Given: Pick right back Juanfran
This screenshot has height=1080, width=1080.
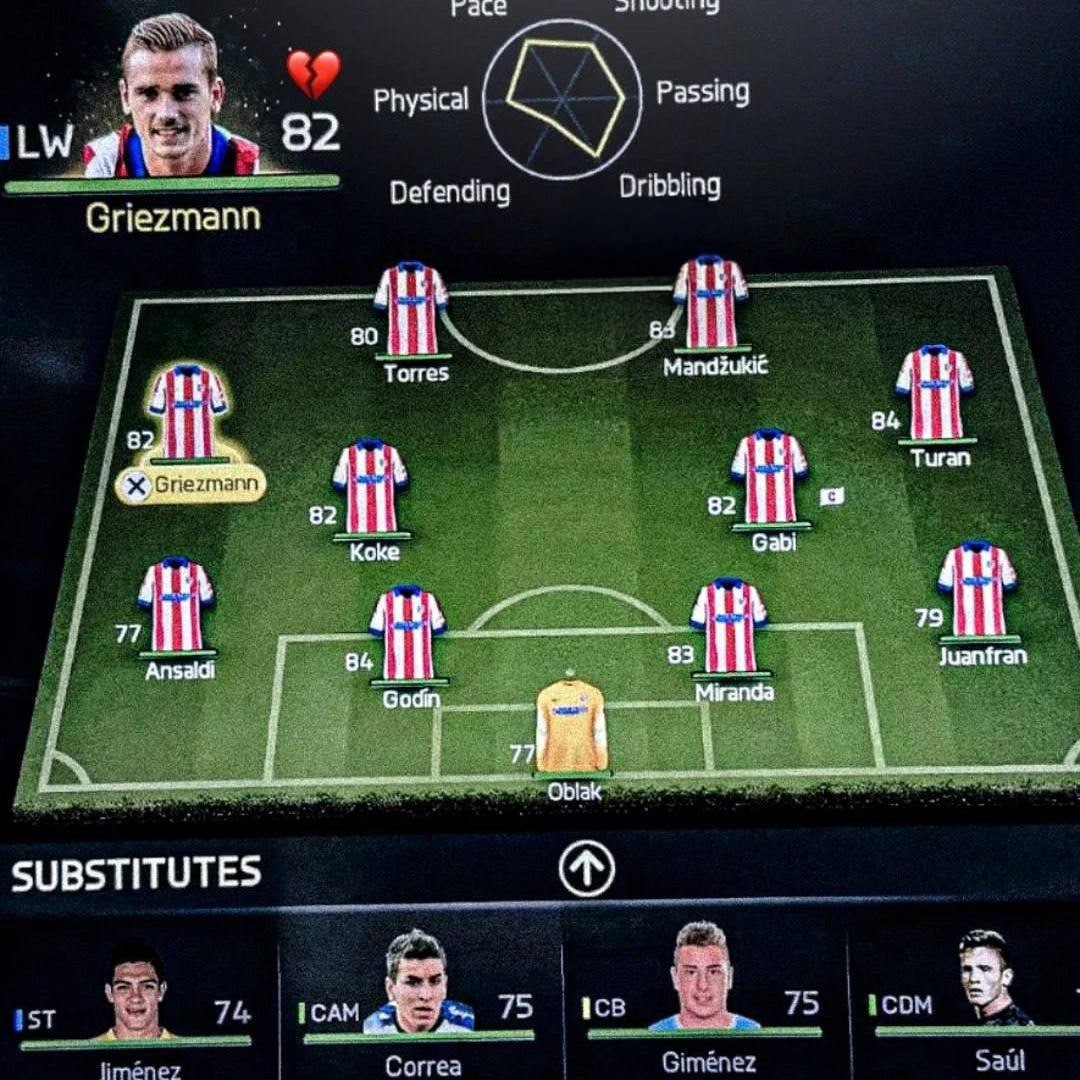Looking at the screenshot, I should coord(977,591).
